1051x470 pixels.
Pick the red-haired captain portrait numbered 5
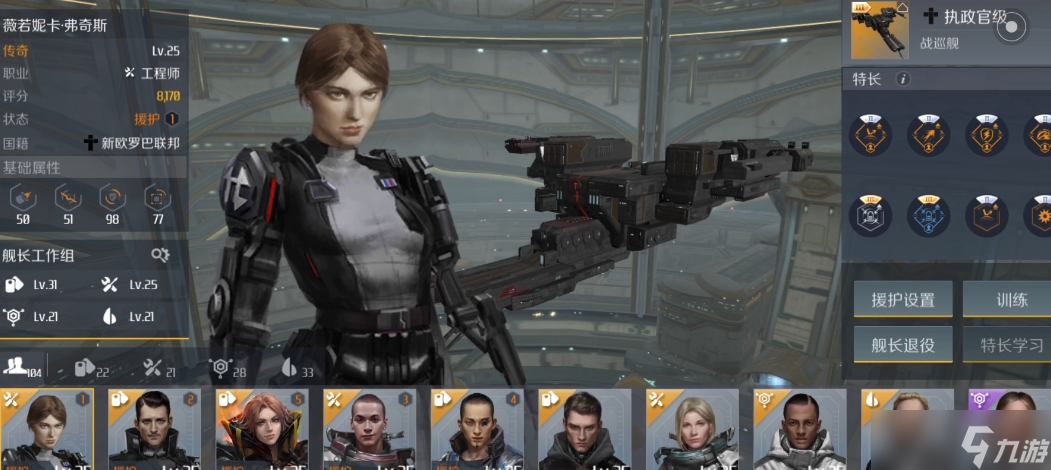pos(262,430)
